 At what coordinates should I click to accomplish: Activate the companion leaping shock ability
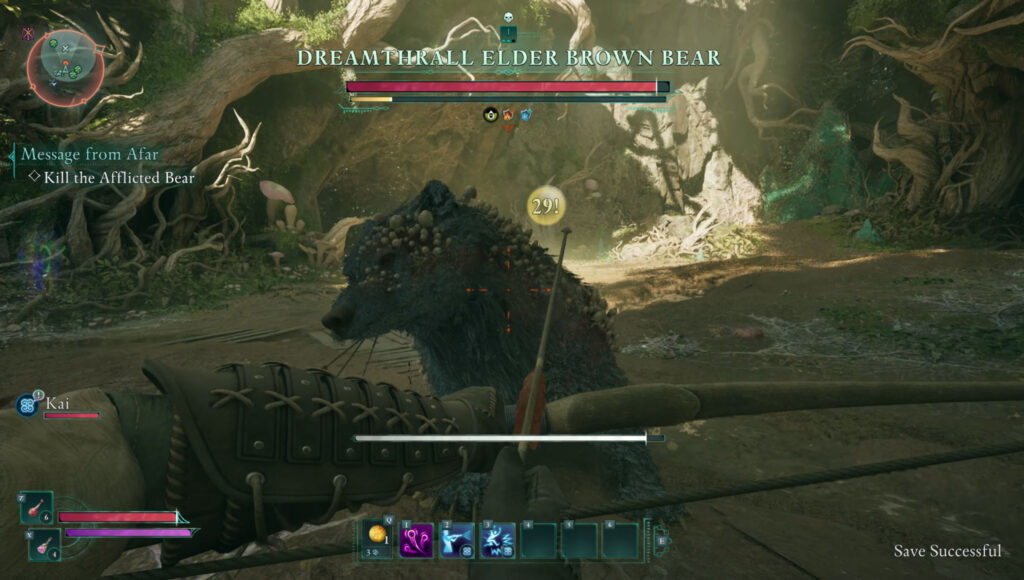pos(498,541)
